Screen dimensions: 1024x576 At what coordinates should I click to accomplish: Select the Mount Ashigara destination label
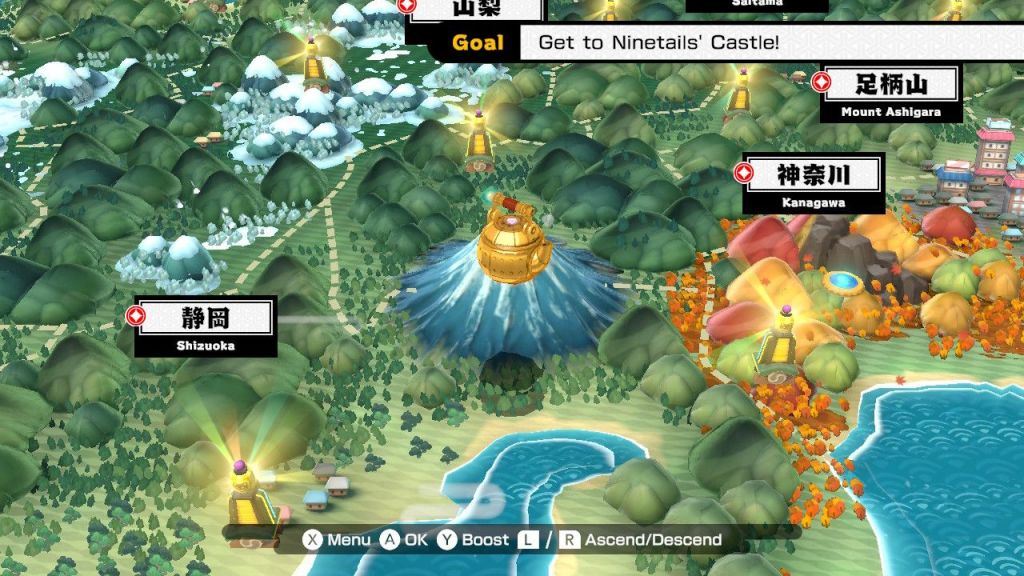[x=889, y=93]
